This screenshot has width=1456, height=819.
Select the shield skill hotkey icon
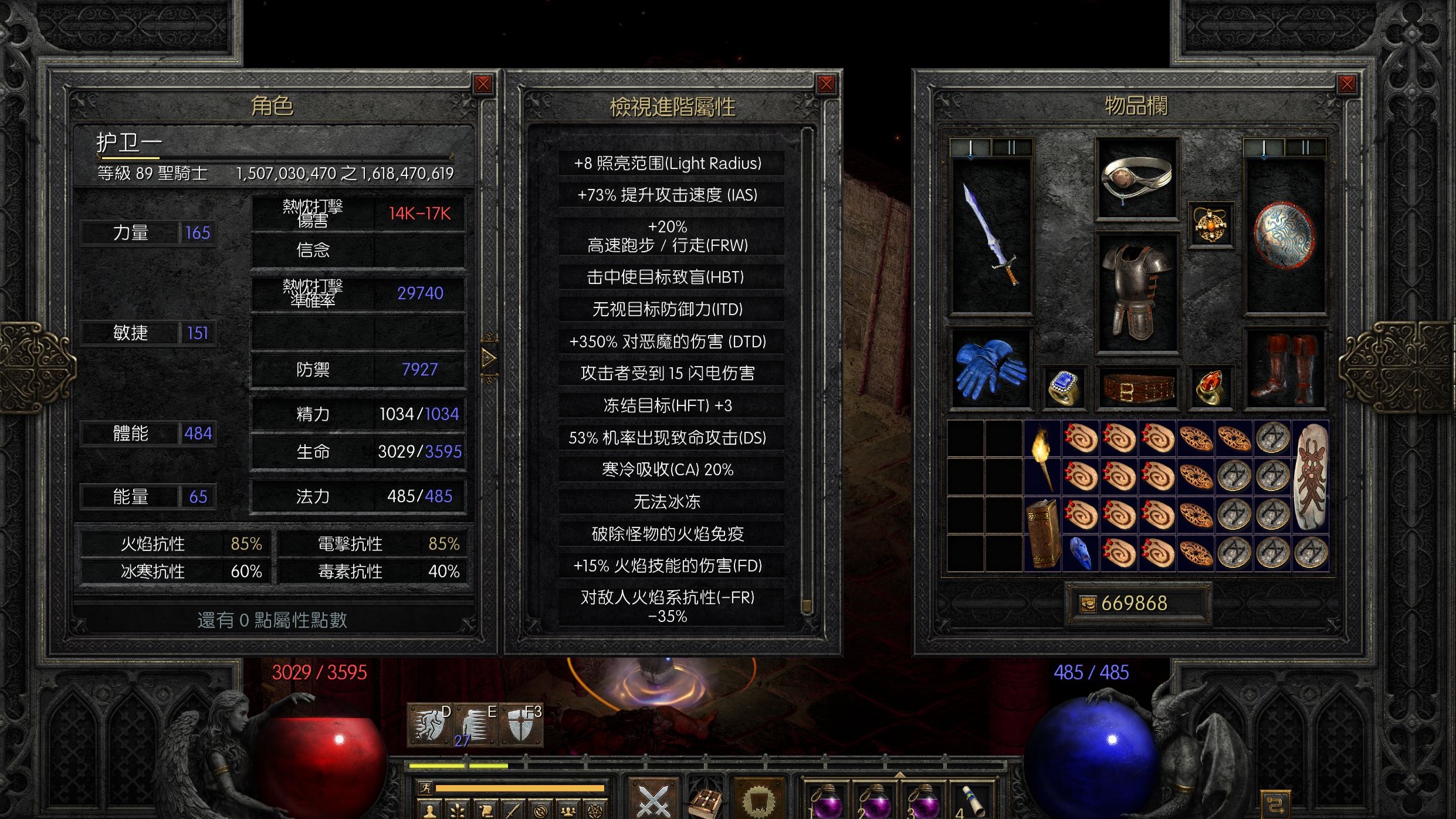(522, 726)
